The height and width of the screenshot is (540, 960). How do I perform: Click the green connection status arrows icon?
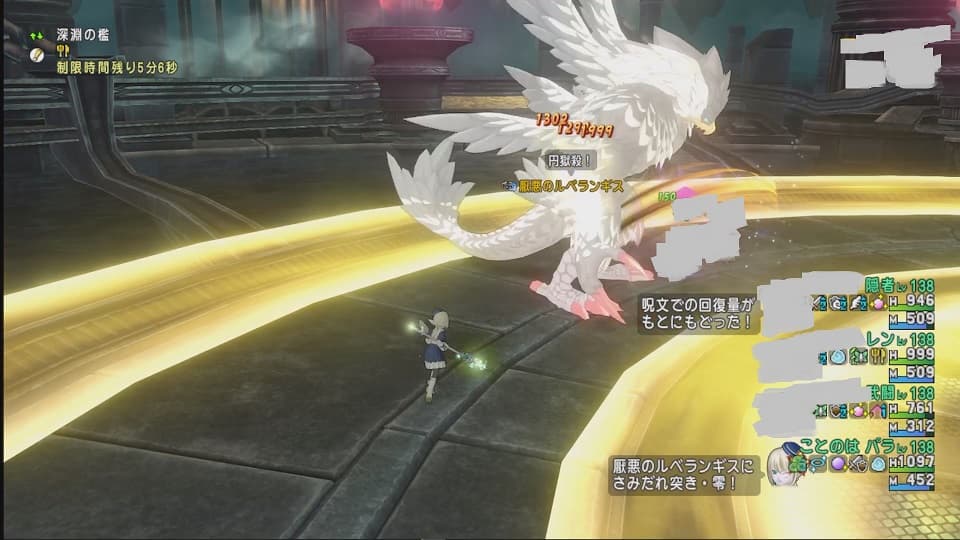tap(36, 32)
